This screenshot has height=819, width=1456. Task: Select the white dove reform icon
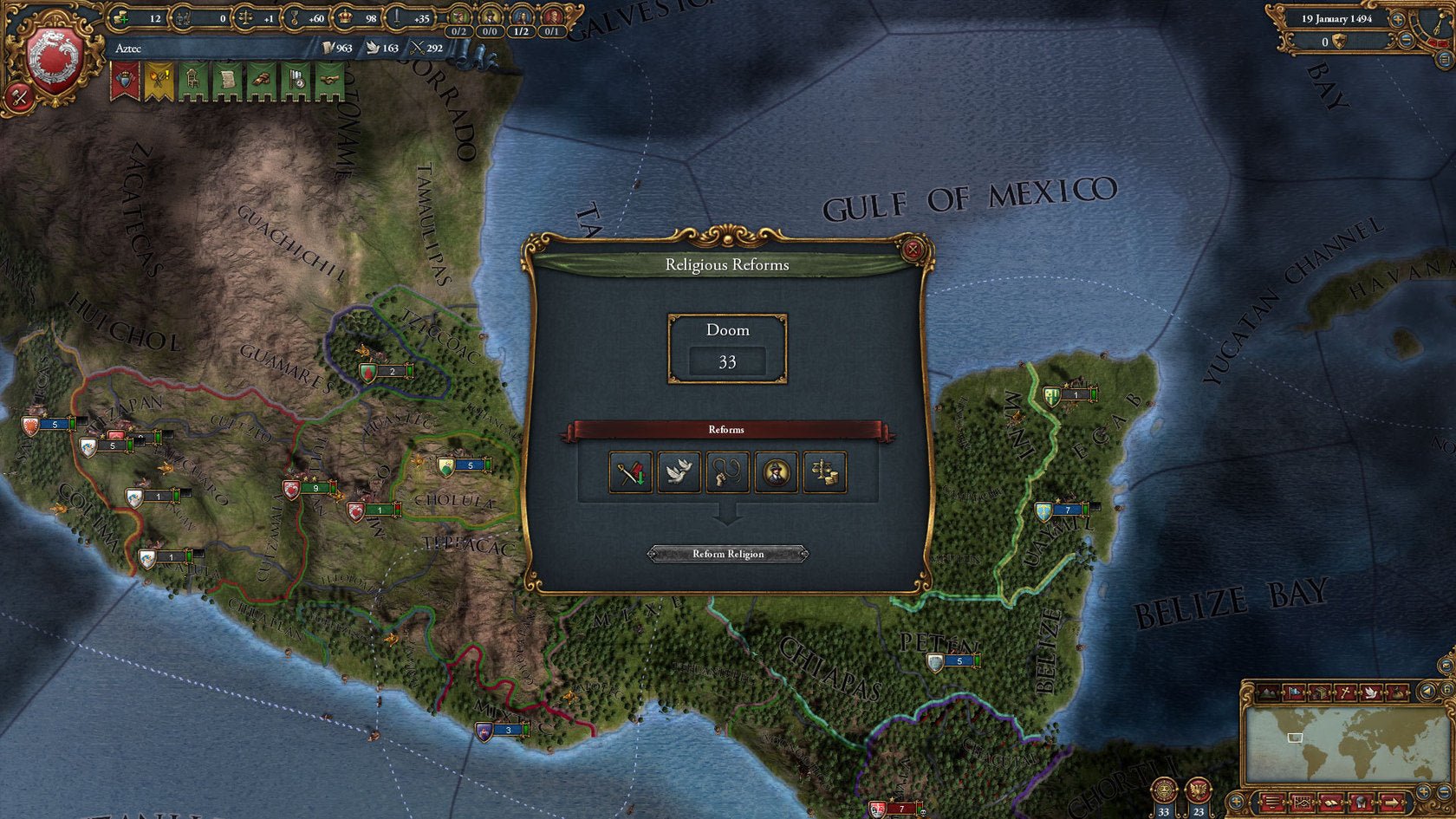[679, 472]
